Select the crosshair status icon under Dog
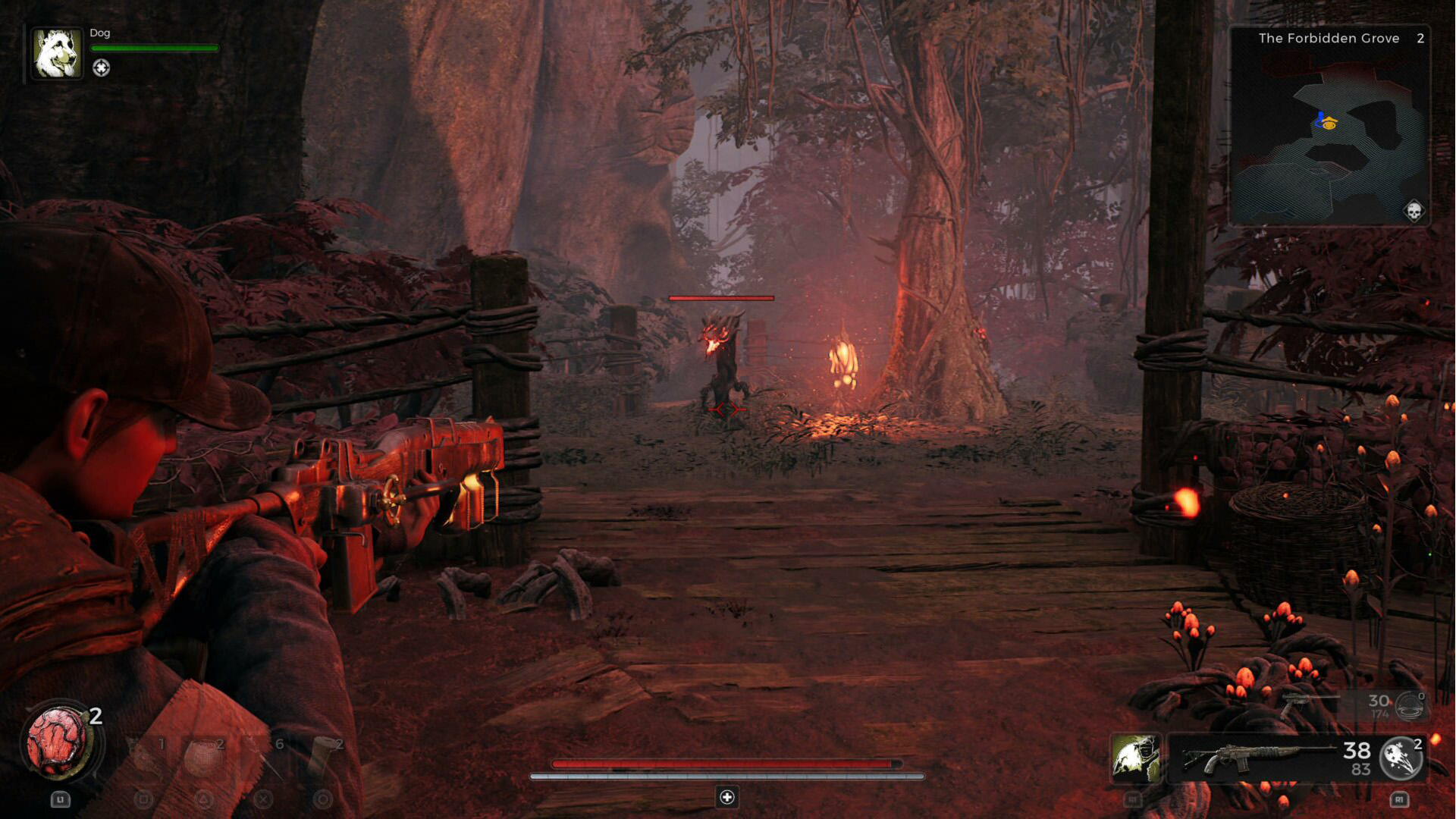 point(101,68)
